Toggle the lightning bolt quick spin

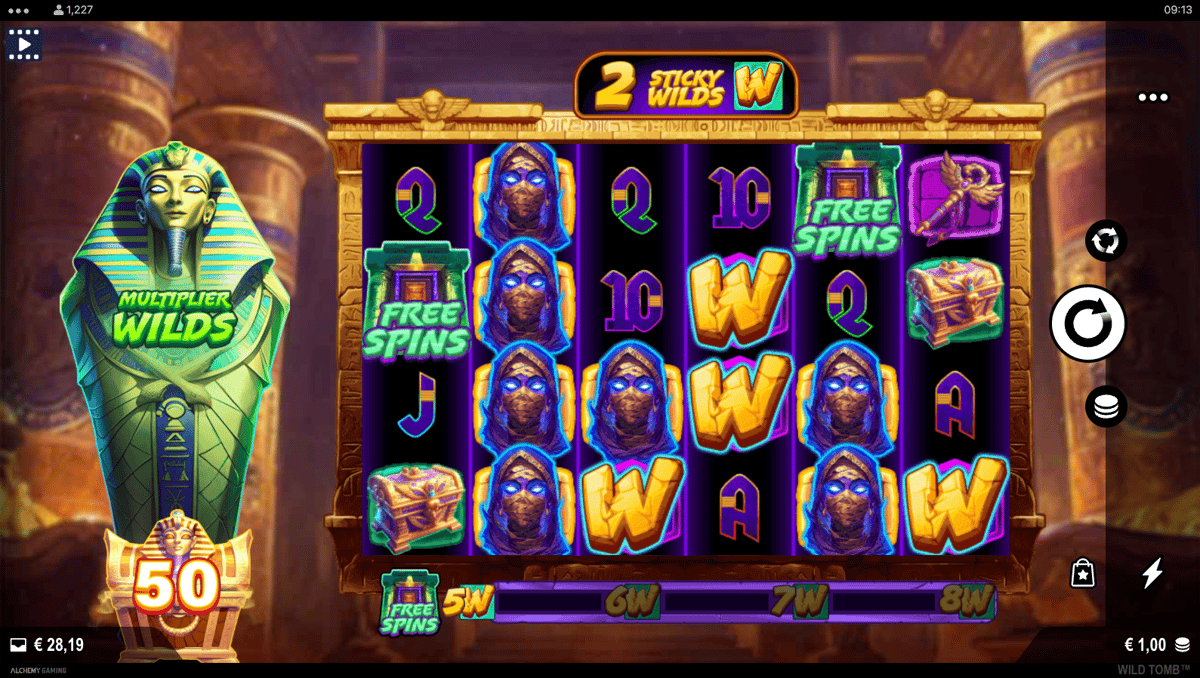click(1153, 573)
